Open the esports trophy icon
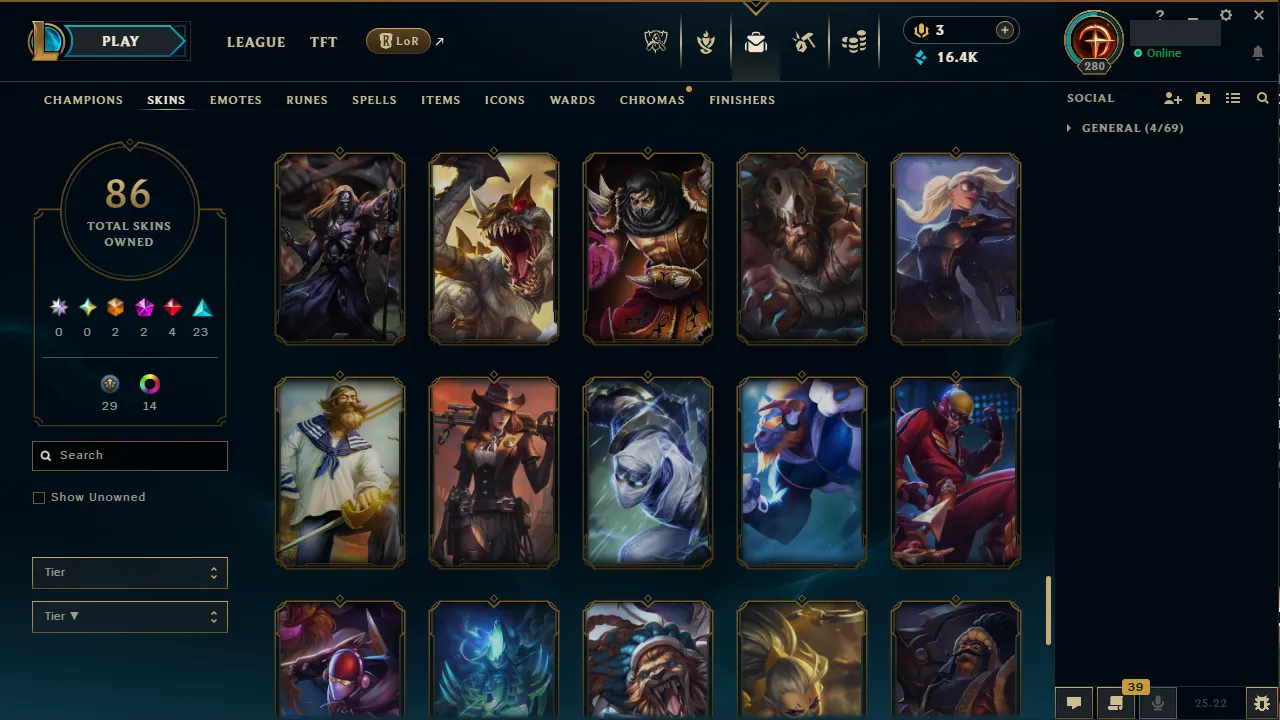 point(656,41)
